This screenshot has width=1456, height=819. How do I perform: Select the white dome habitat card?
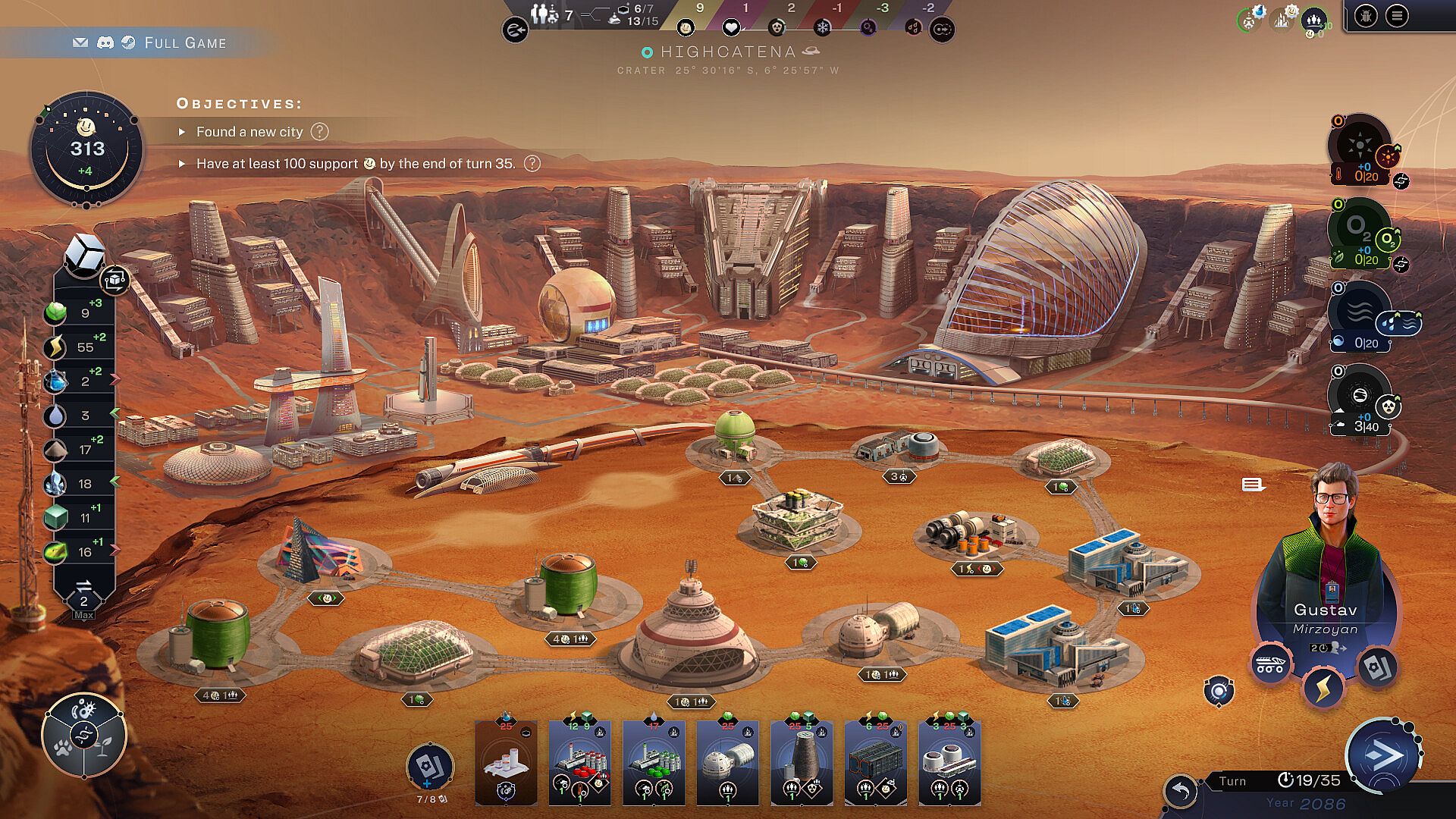tap(727, 762)
